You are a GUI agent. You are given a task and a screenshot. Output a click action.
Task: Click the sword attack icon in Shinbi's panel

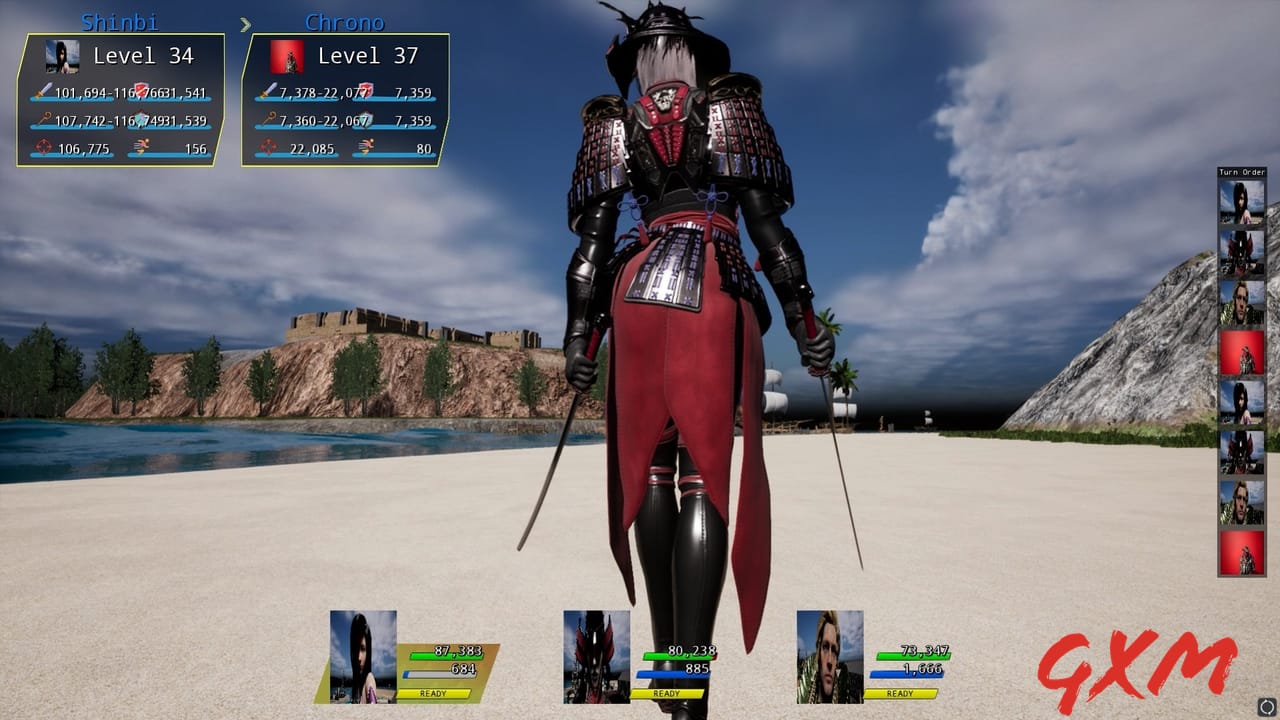coord(41,92)
